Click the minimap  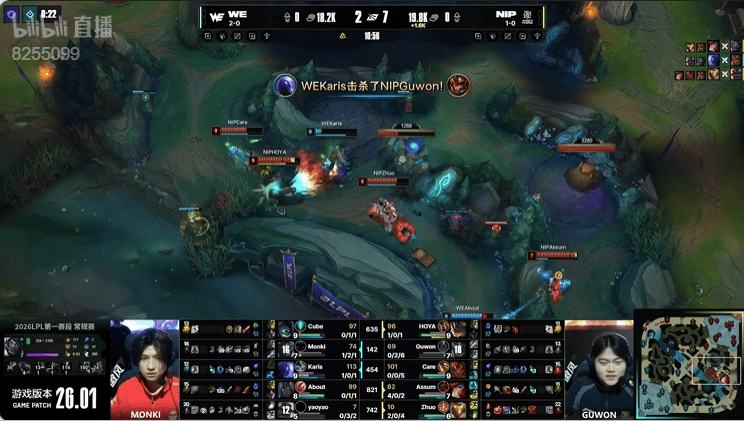tap(690, 366)
